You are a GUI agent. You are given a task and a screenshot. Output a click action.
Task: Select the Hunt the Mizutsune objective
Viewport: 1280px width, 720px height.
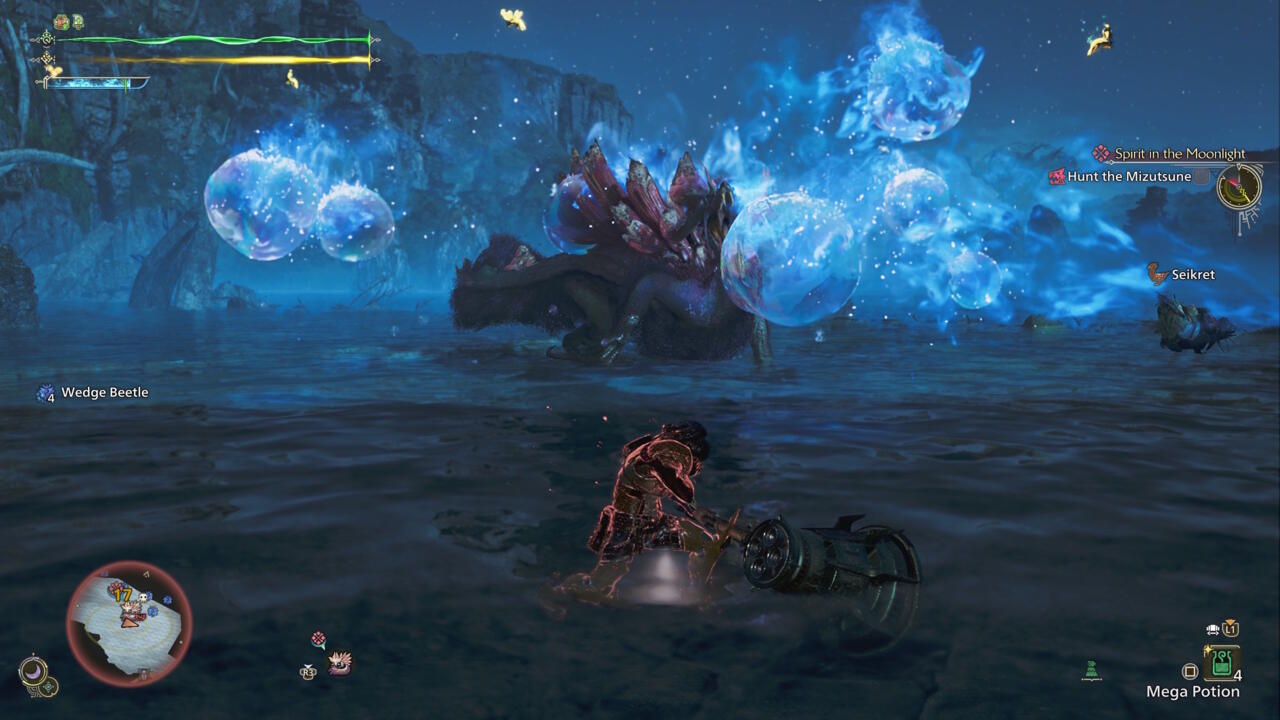pyautogui.click(x=1129, y=177)
